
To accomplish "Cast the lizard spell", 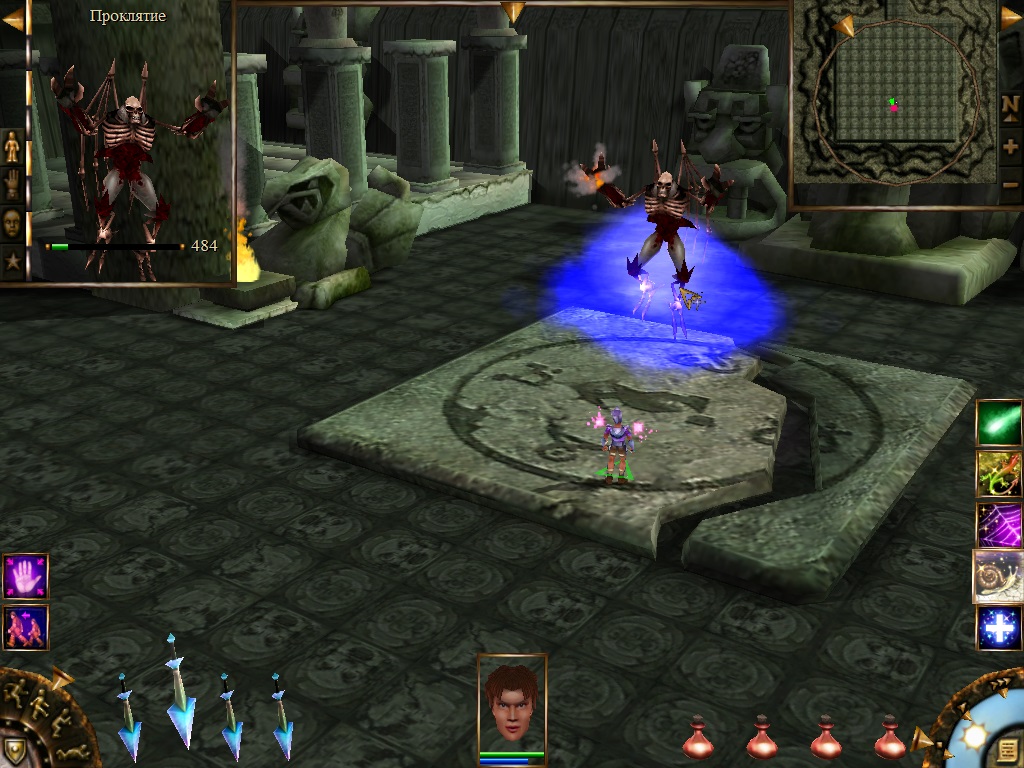I will [x=999, y=473].
